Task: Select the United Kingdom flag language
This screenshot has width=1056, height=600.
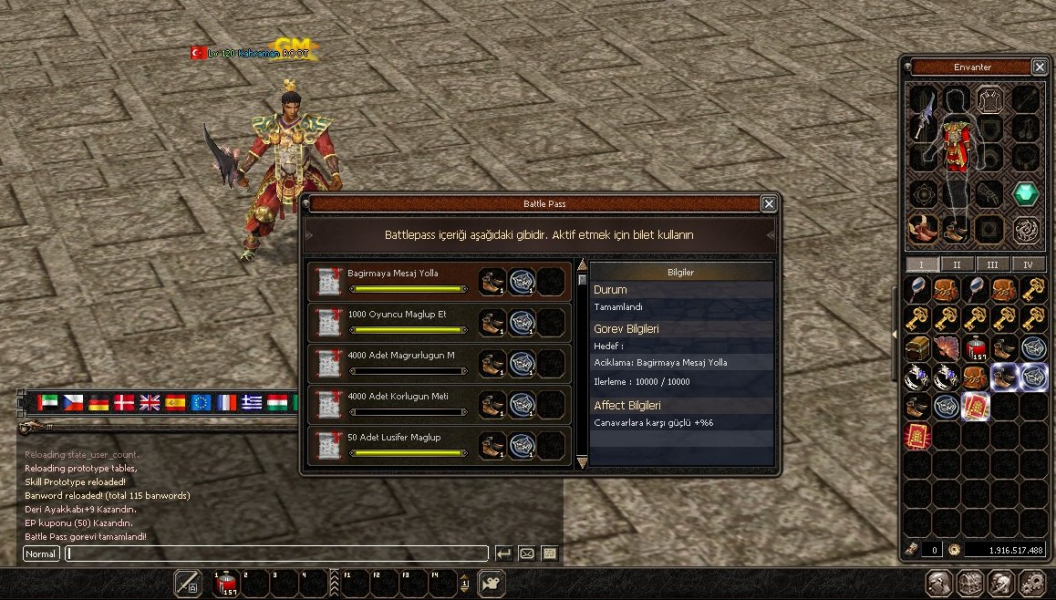Action: (150, 402)
